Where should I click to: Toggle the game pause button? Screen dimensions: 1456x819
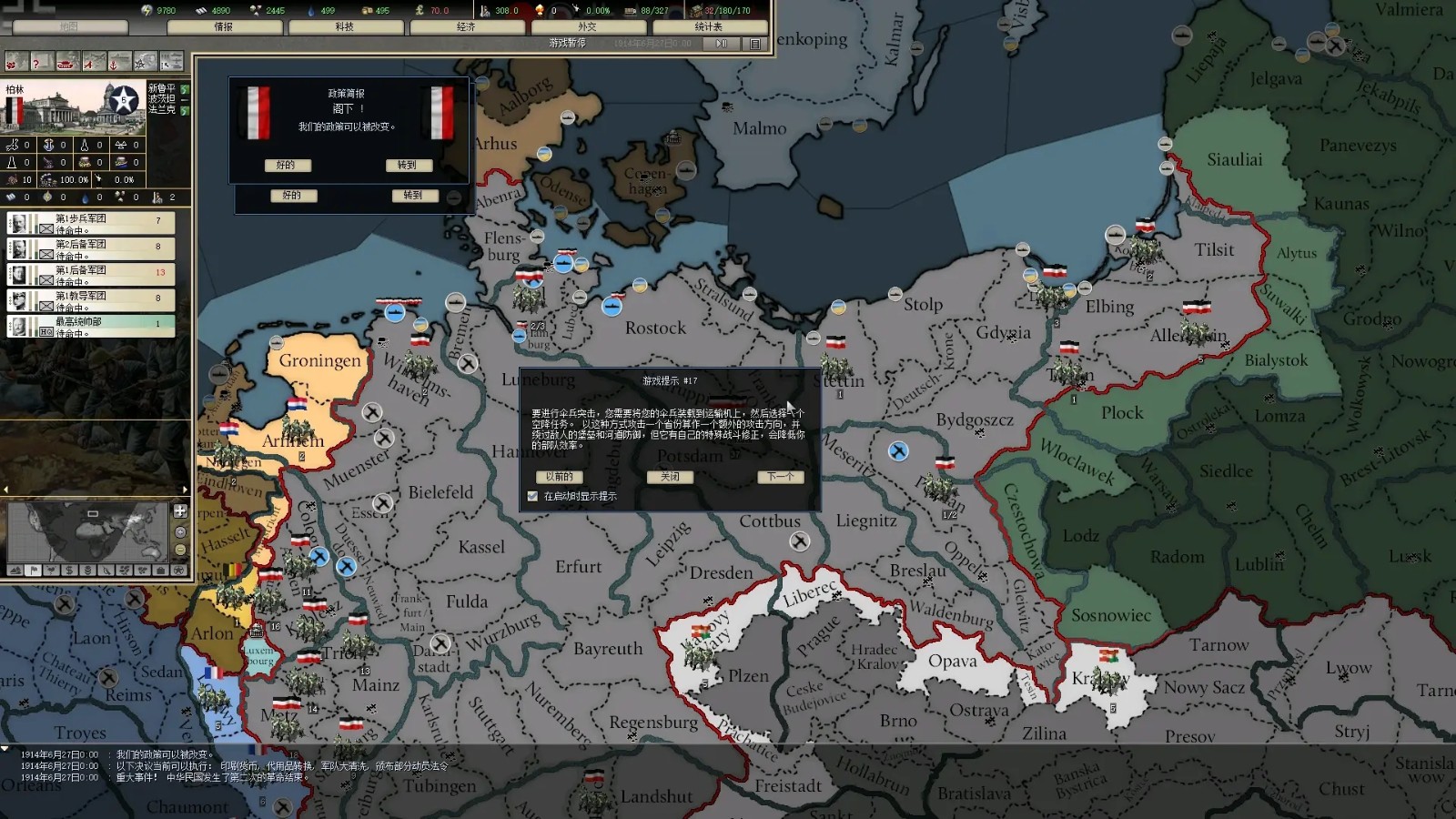coord(722,44)
